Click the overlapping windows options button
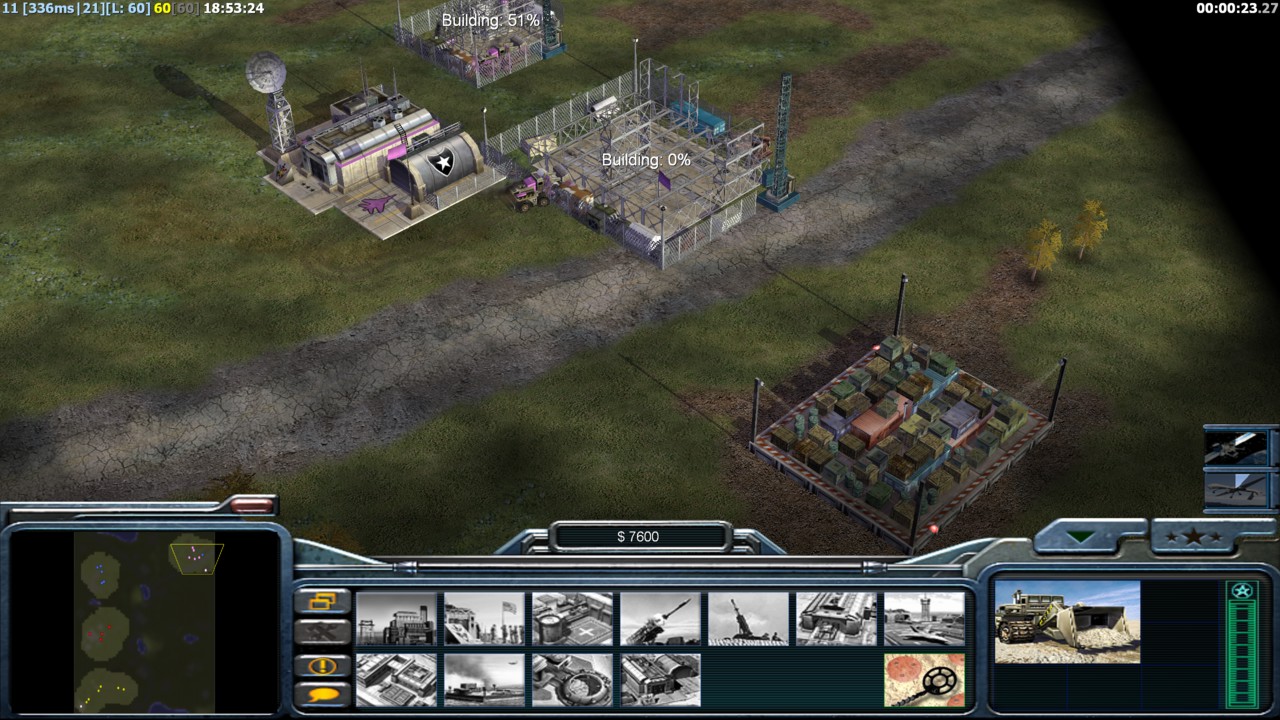1280x720 pixels. tap(323, 601)
